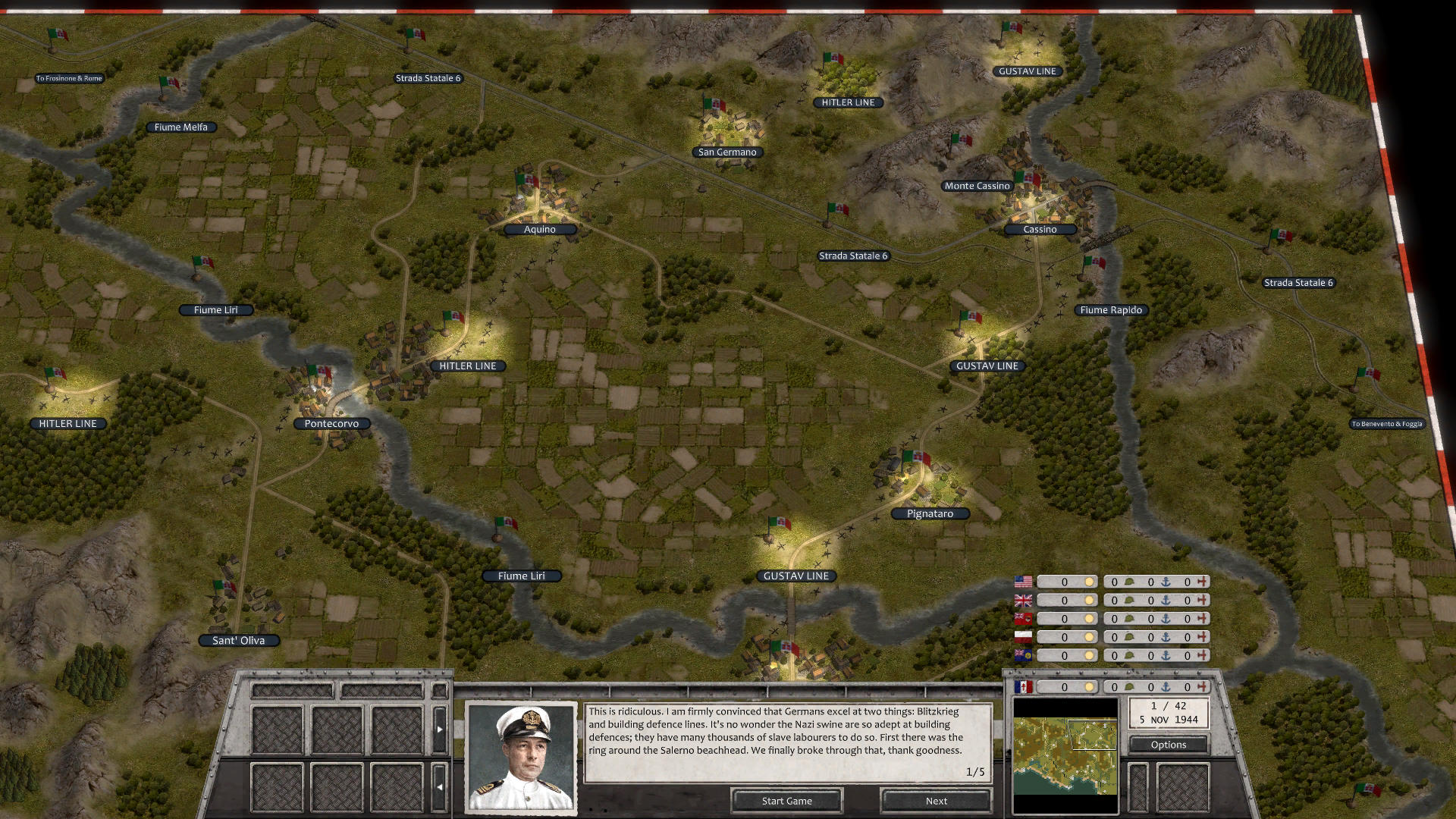Click the minimap in the bottom panel
Screen dimensions: 1456x819
point(1065,755)
